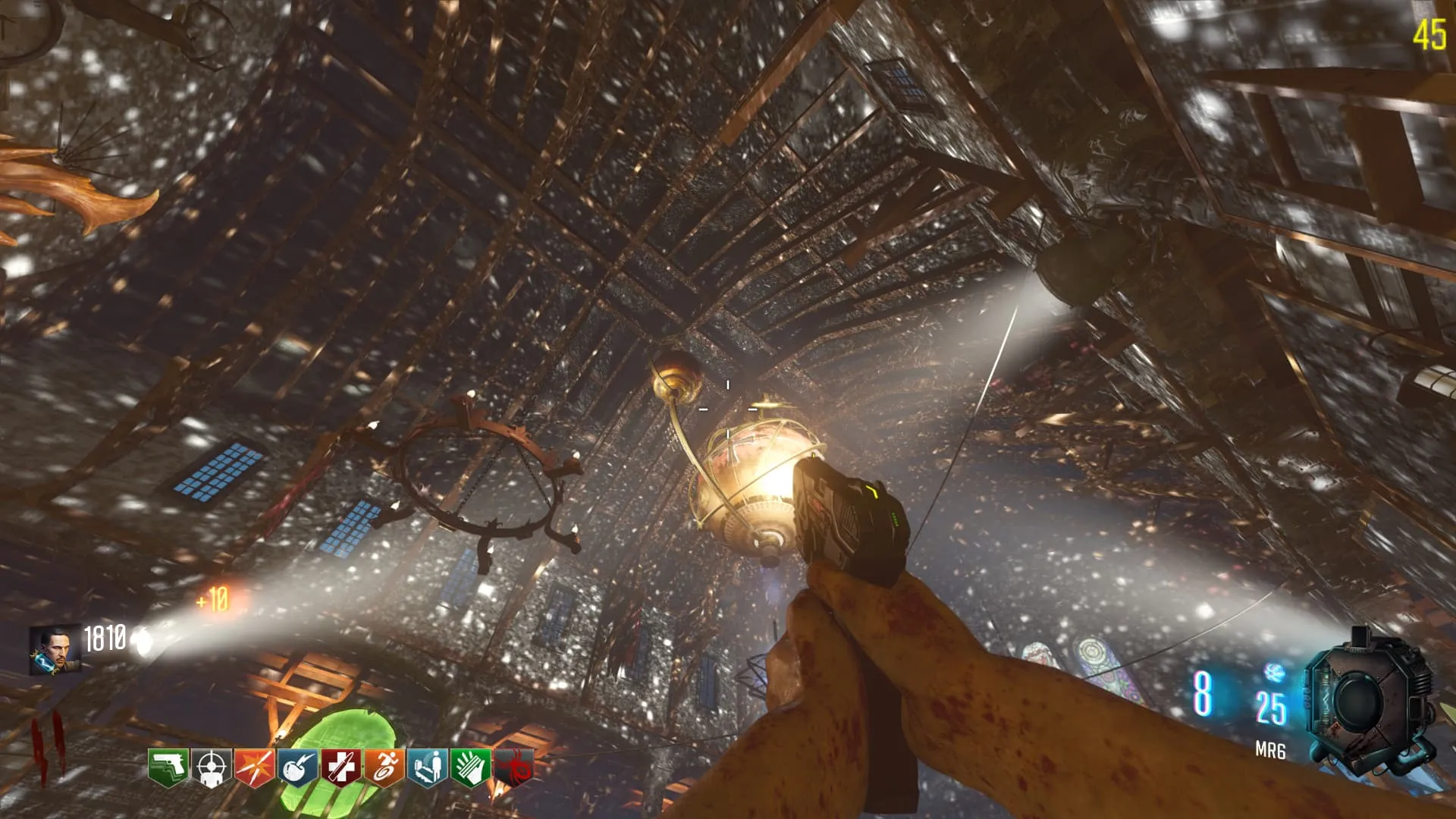This screenshot has height=819, width=1456.
Task: Select the red spider Widow's Wine perk icon
Action: click(x=513, y=768)
